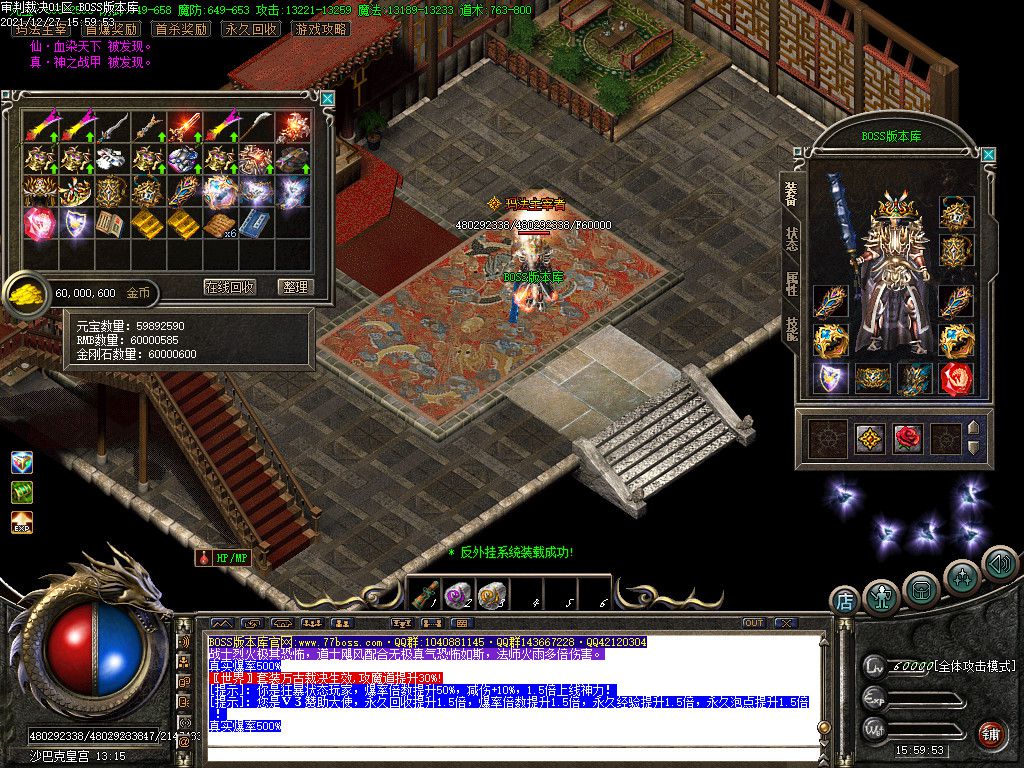Switch to the 属性 attributes tab
The width and height of the screenshot is (1024, 768).
(x=791, y=284)
